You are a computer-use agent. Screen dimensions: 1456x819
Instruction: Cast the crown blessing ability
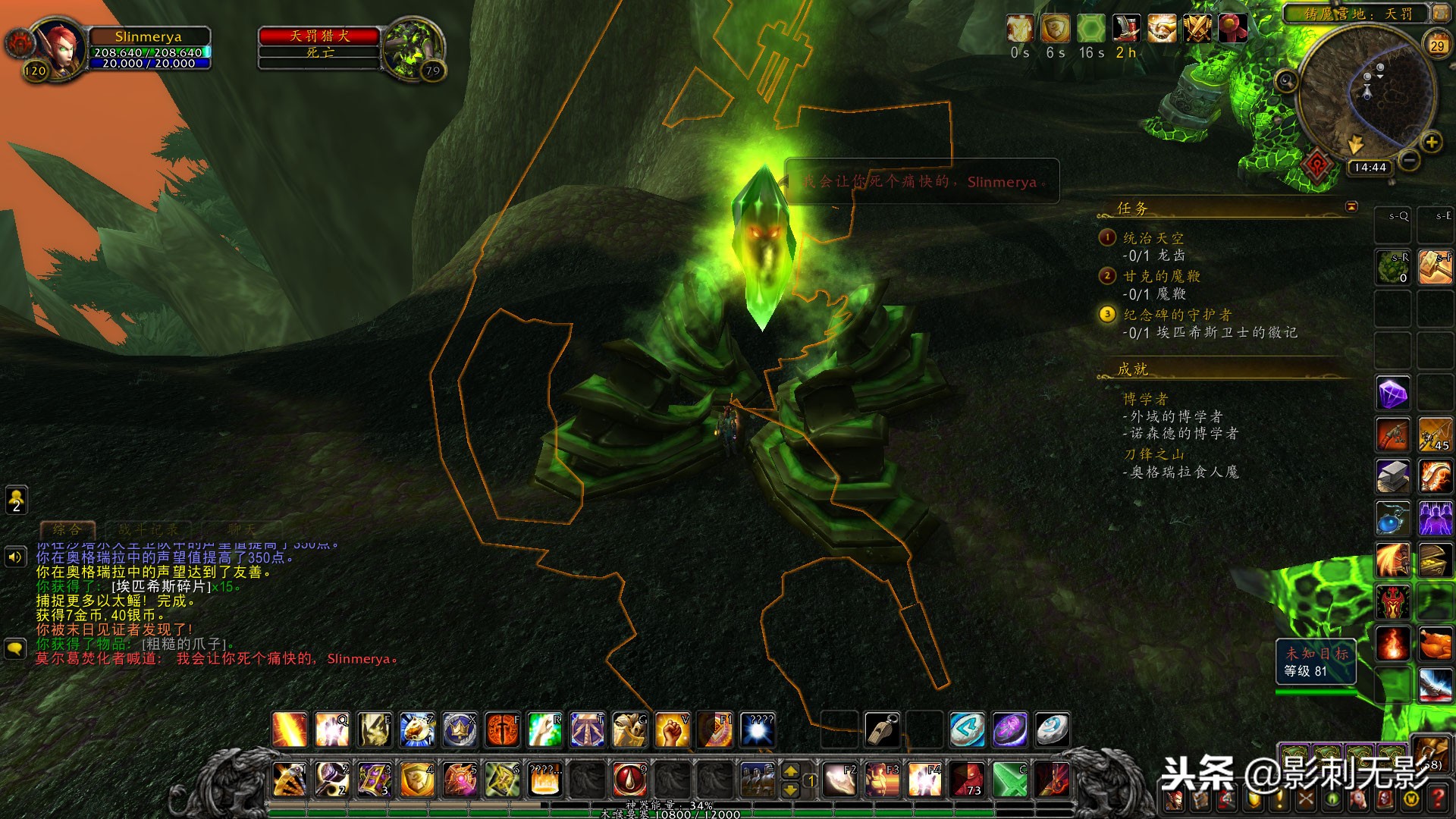coord(460,730)
